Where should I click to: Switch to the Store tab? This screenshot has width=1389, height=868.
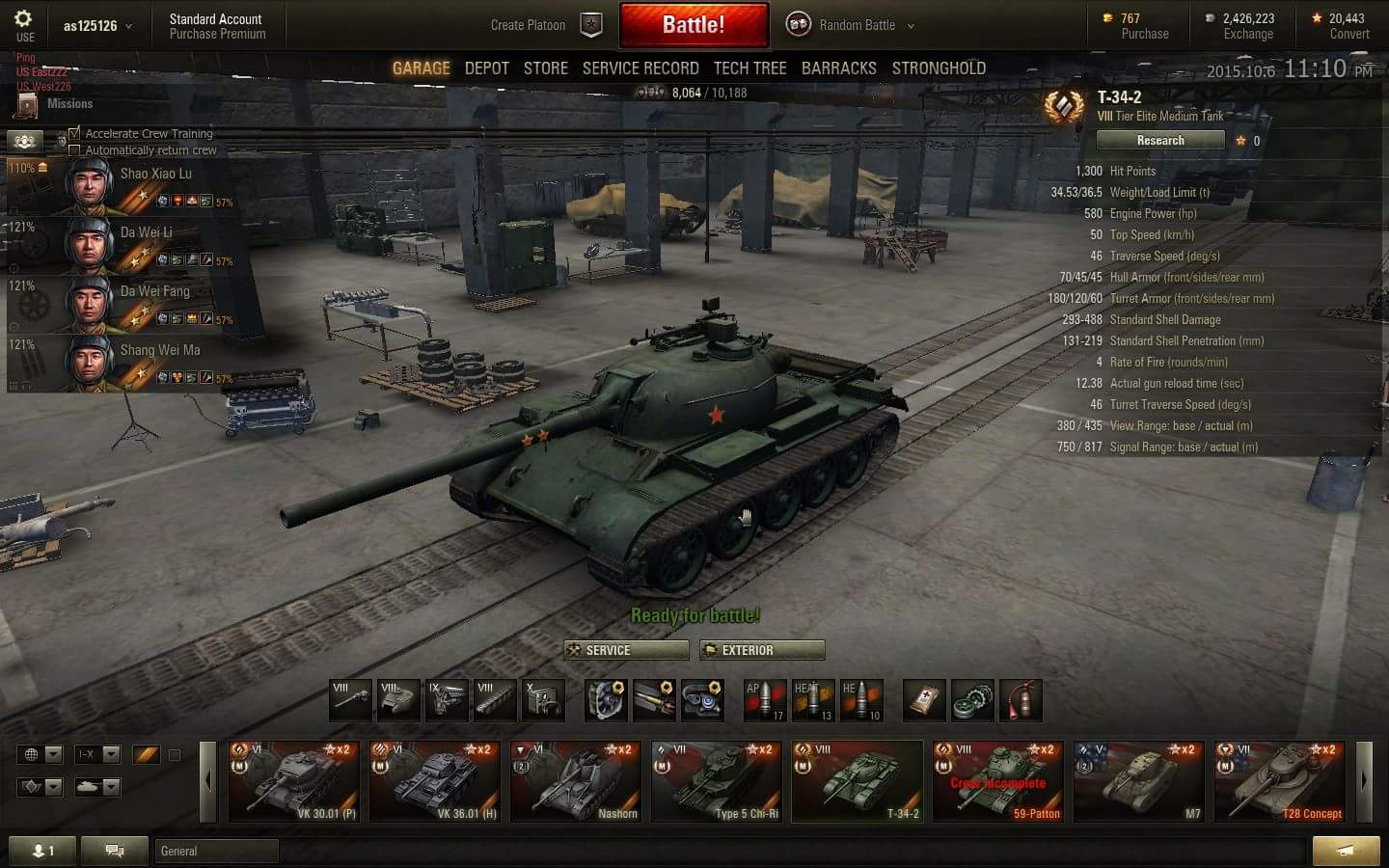click(x=545, y=68)
